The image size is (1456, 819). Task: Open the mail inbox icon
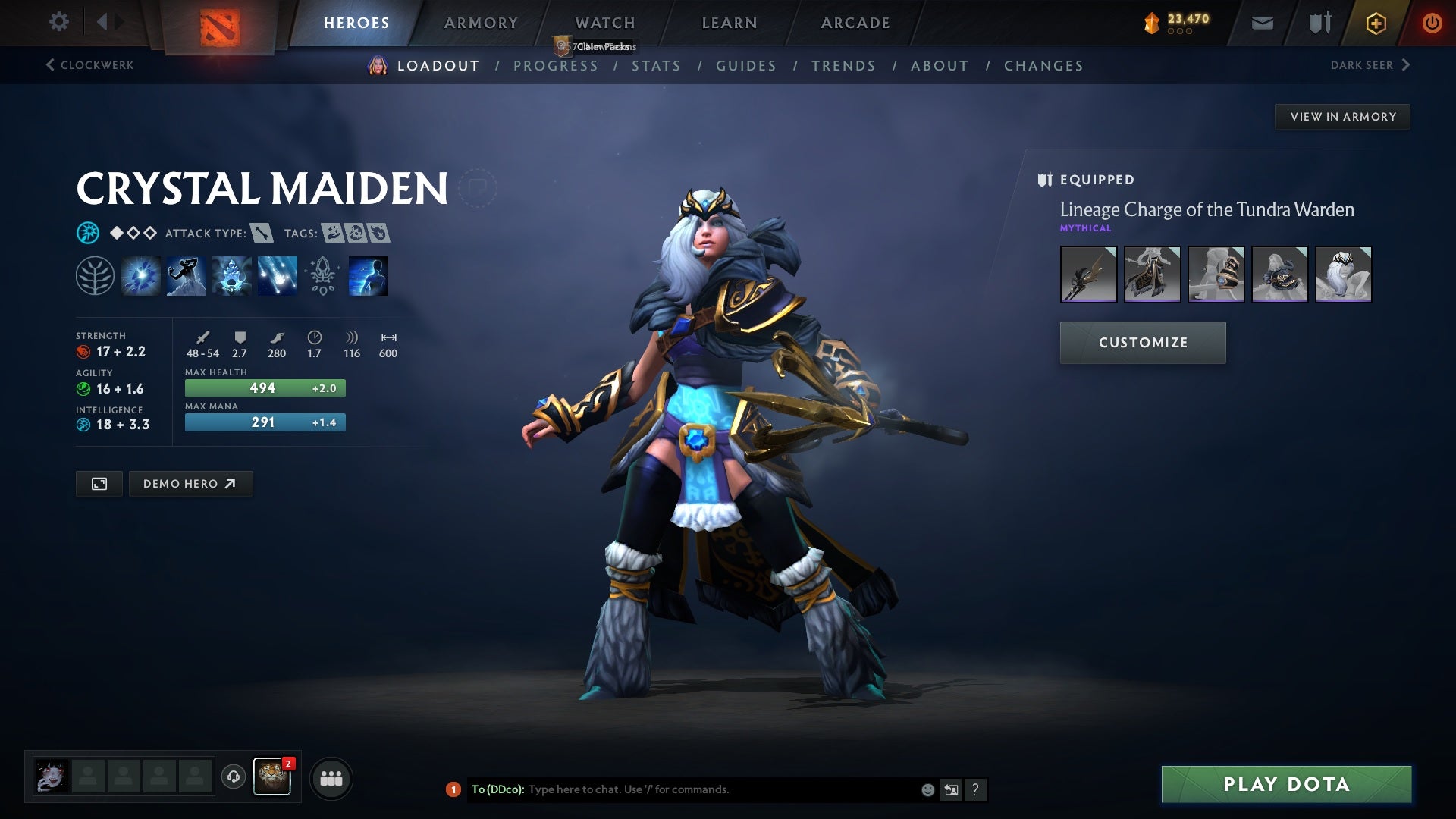(x=1262, y=22)
